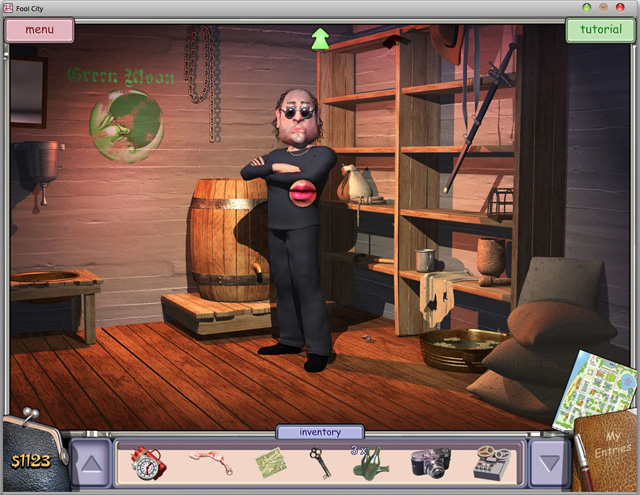This screenshot has height=495, width=640.
Task: Select the photo camera item
Action: point(430,462)
